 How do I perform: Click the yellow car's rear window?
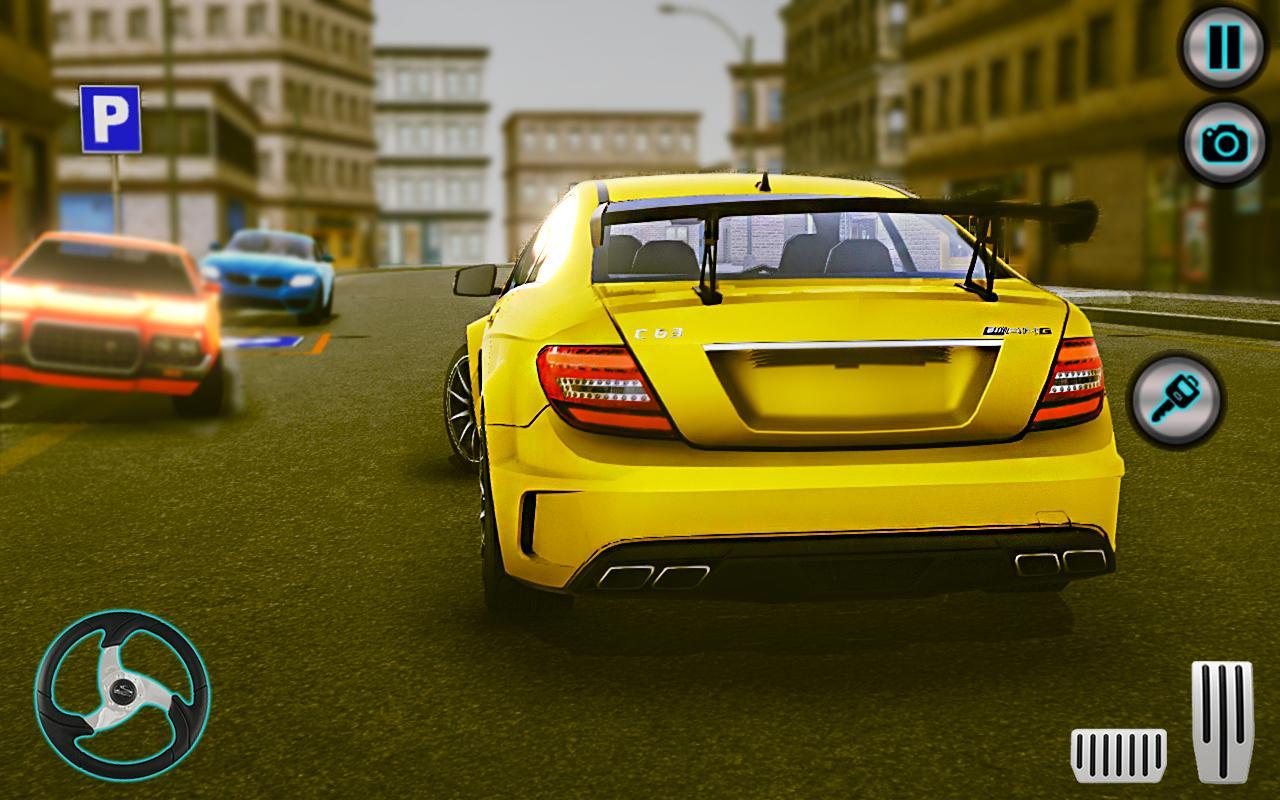point(780,245)
